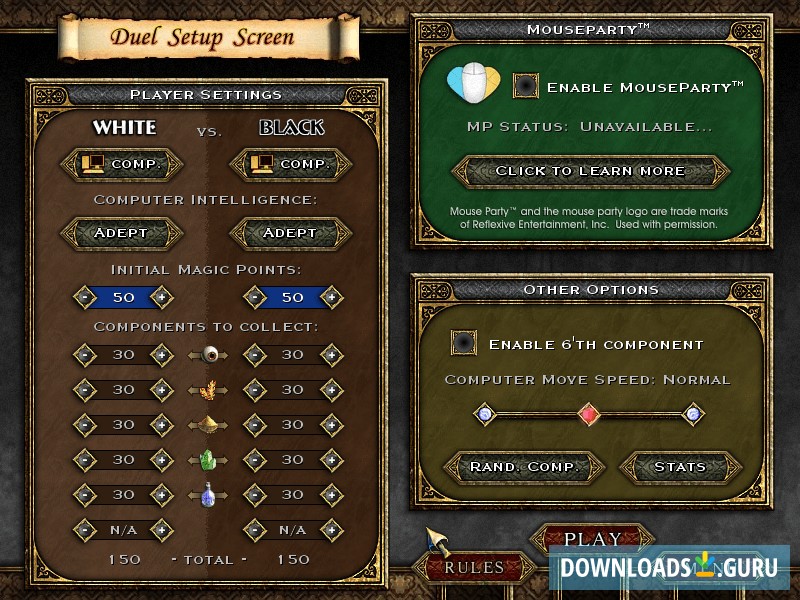Screen dimensions: 800x600
Task: Toggle Black player's COMP. control button
Action: point(291,163)
